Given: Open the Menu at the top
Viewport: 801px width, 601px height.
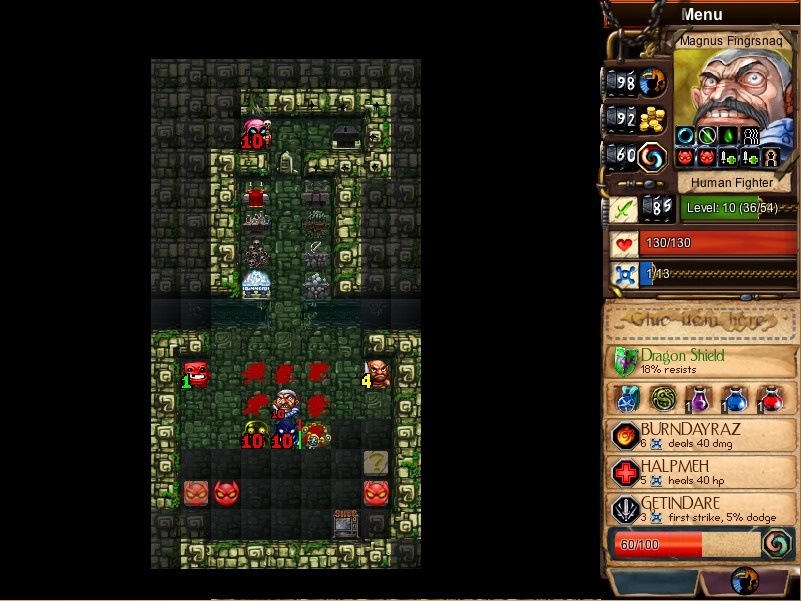Looking at the screenshot, I should click(x=701, y=14).
